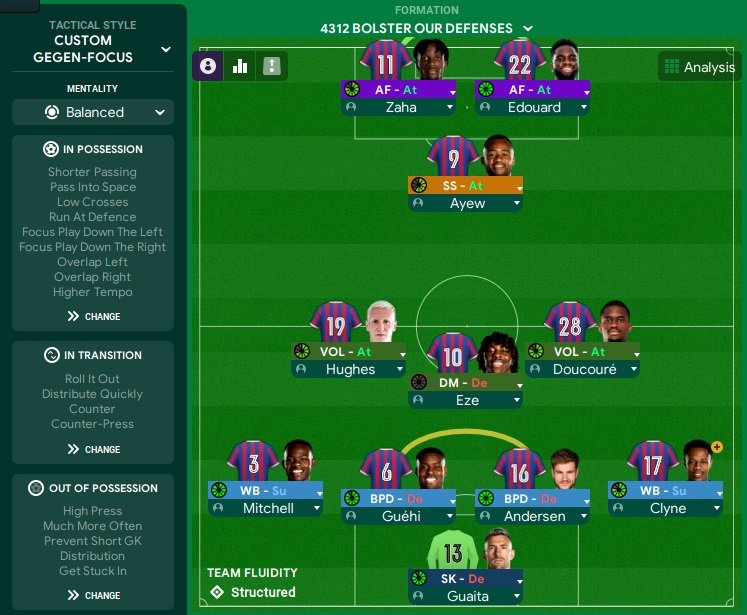Open the 4312 formation dropdown
The image size is (747, 615).
pos(427,28)
